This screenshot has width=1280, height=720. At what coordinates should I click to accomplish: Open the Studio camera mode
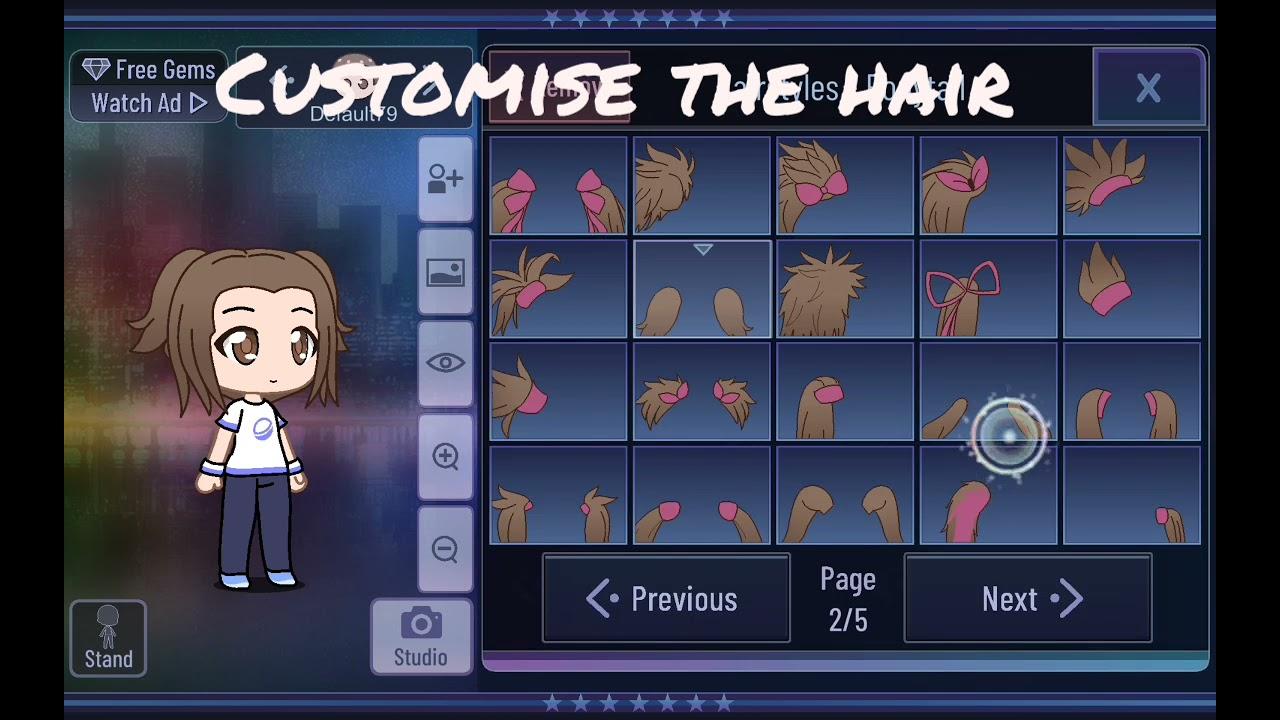click(421, 637)
